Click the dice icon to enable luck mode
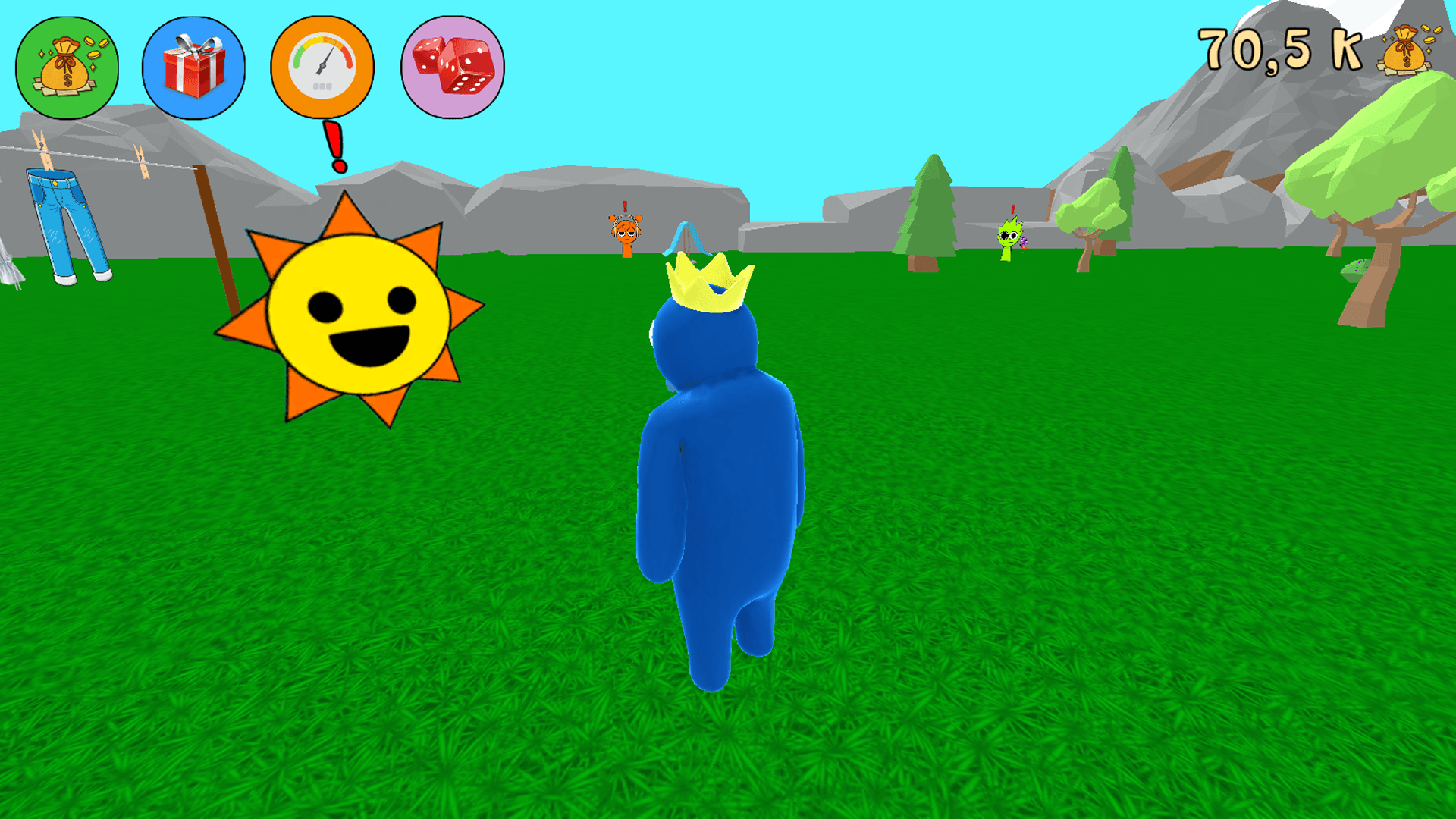The height and width of the screenshot is (819, 1456). click(x=450, y=67)
